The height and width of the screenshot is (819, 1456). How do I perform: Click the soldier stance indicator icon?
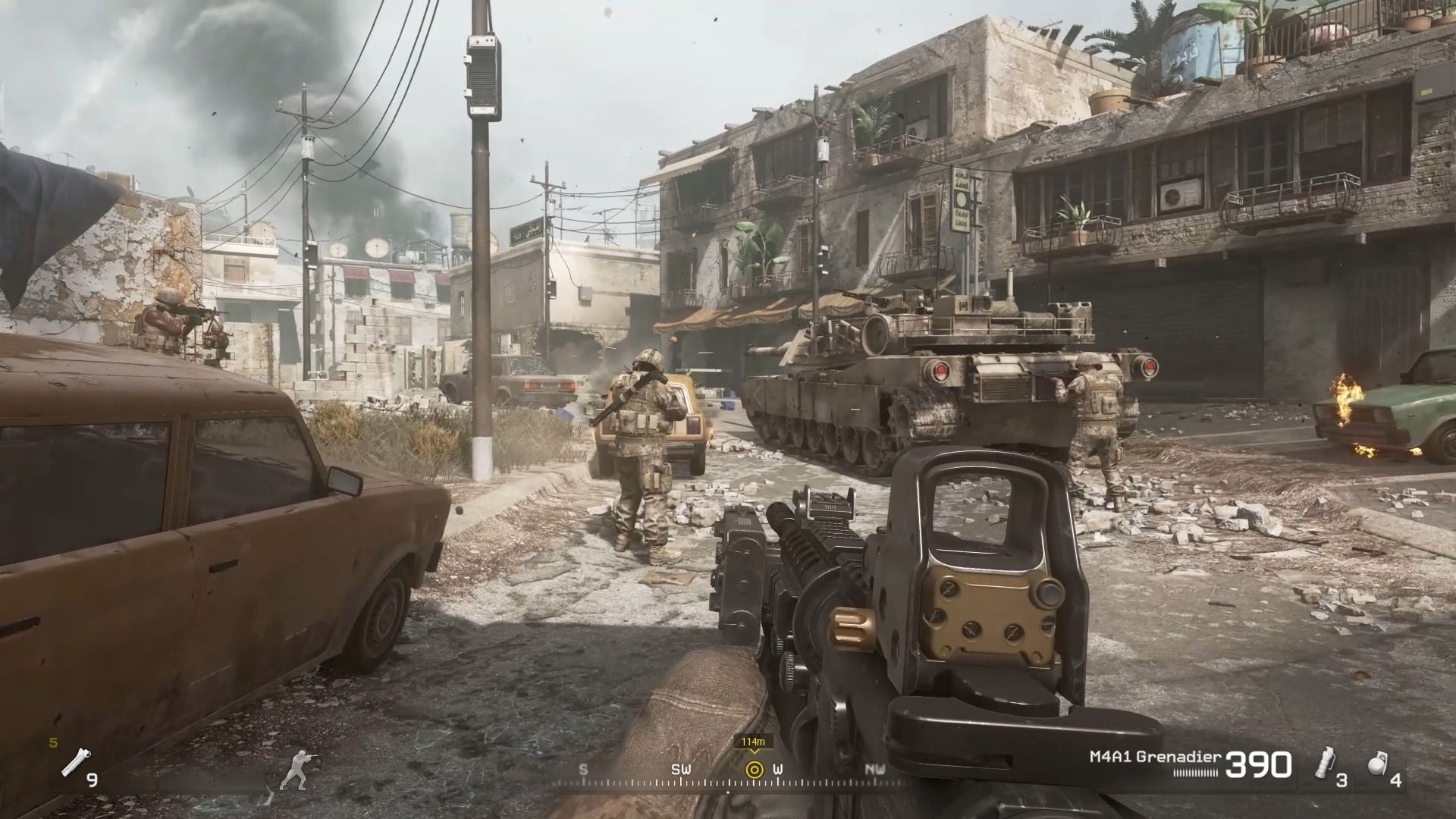click(297, 770)
